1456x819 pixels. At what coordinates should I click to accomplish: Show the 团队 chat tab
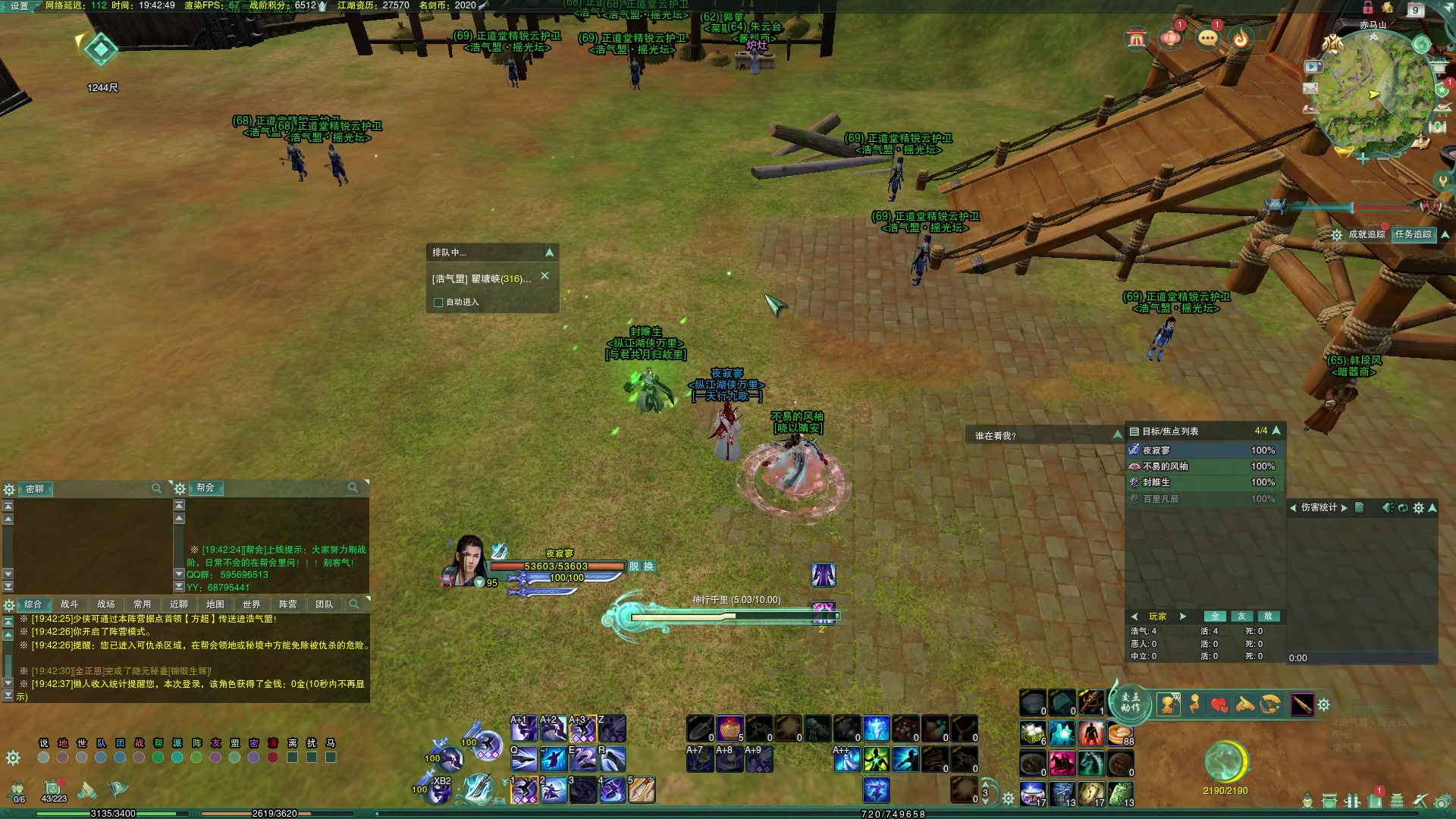coord(325,604)
